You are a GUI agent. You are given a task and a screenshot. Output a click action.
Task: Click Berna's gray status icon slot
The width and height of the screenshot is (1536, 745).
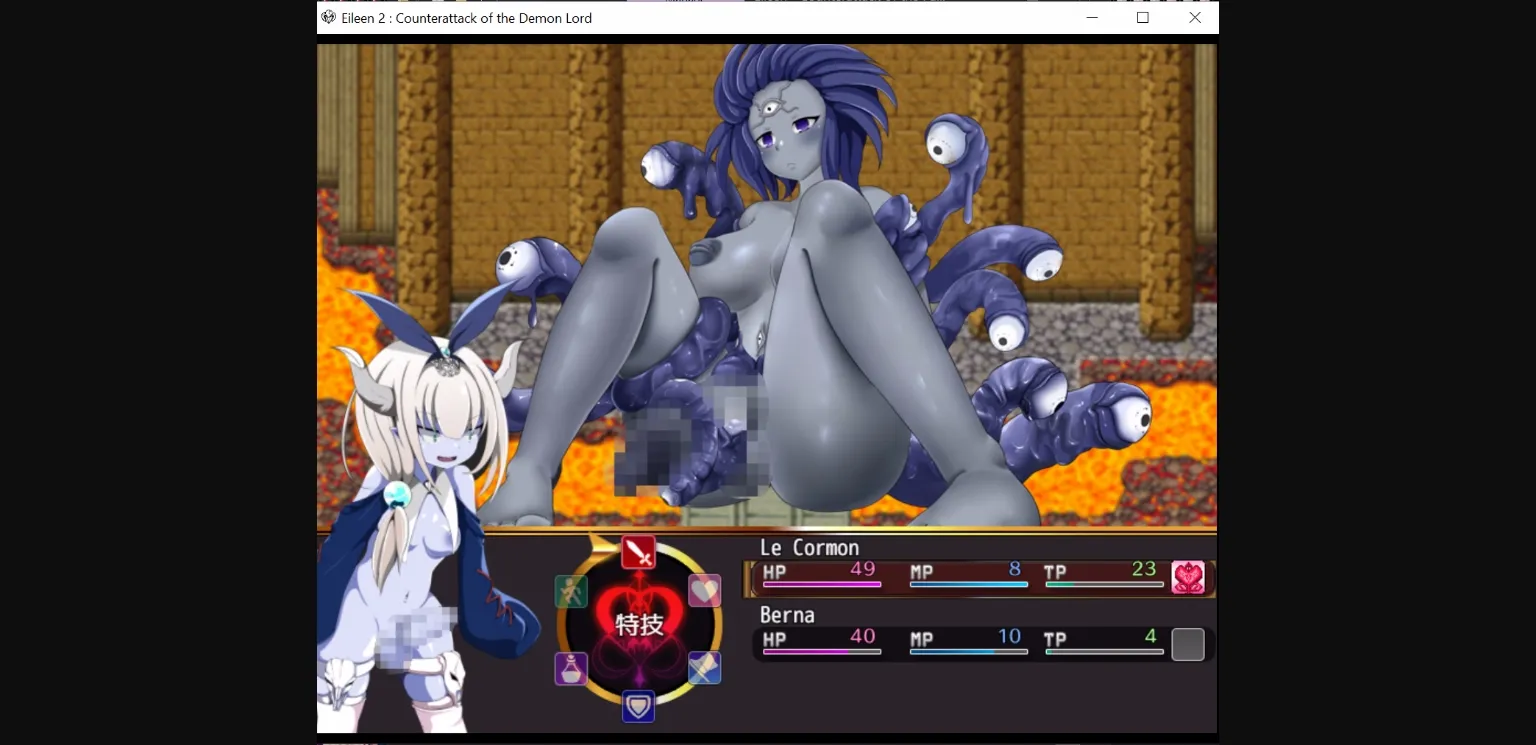[1188, 644]
